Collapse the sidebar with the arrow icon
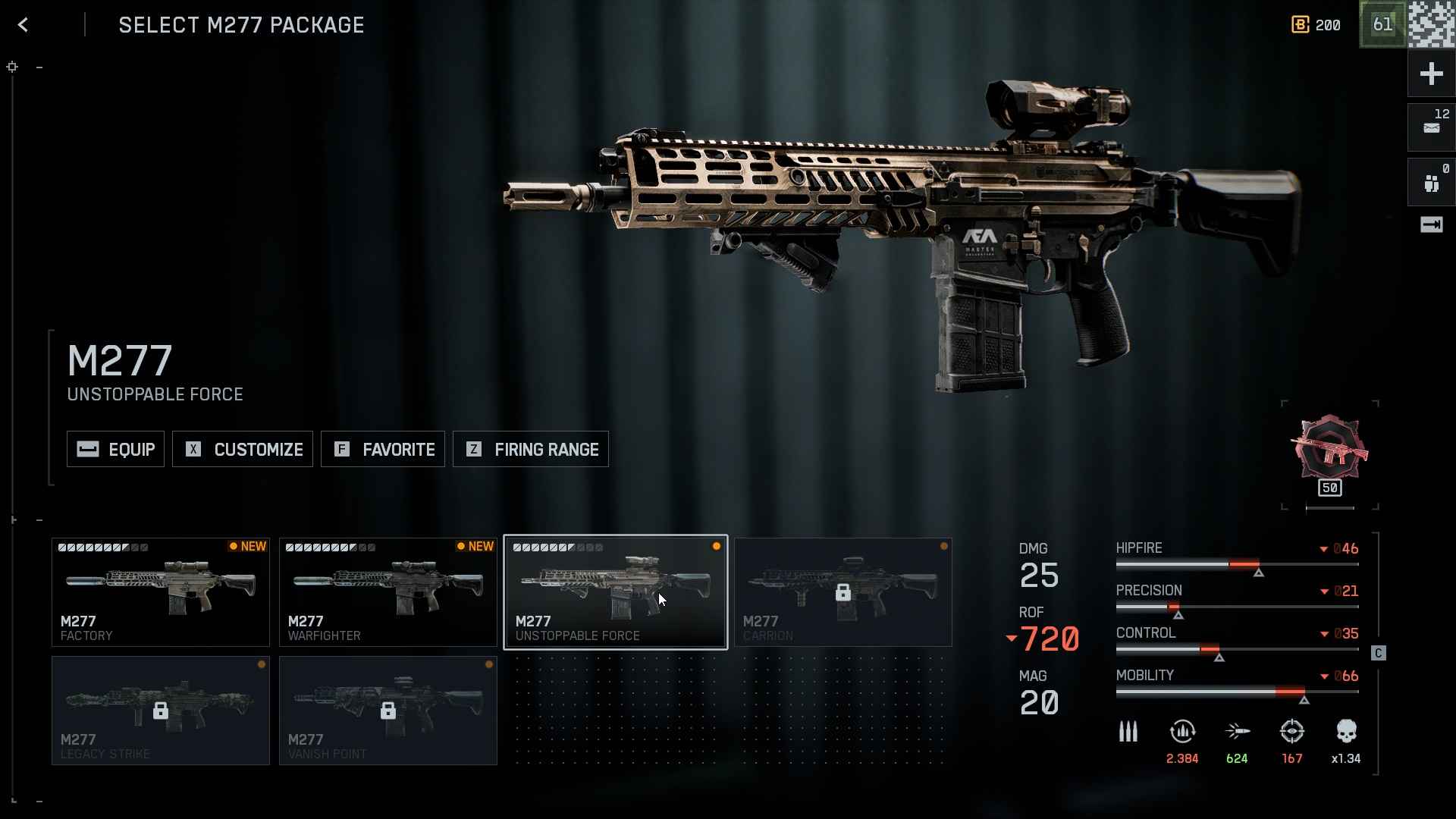 tap(1431, 224)
